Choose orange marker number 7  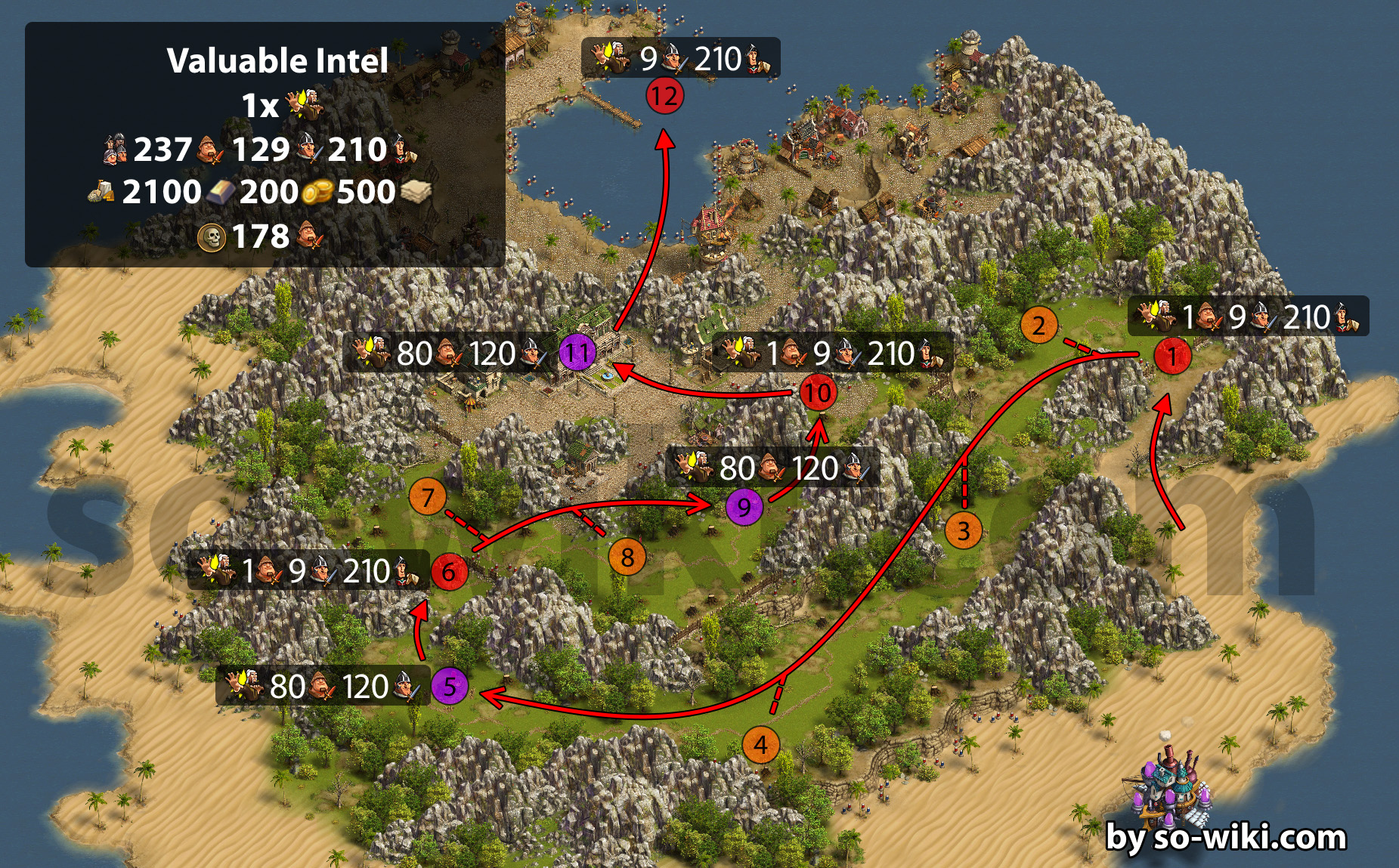click(428, 497)
